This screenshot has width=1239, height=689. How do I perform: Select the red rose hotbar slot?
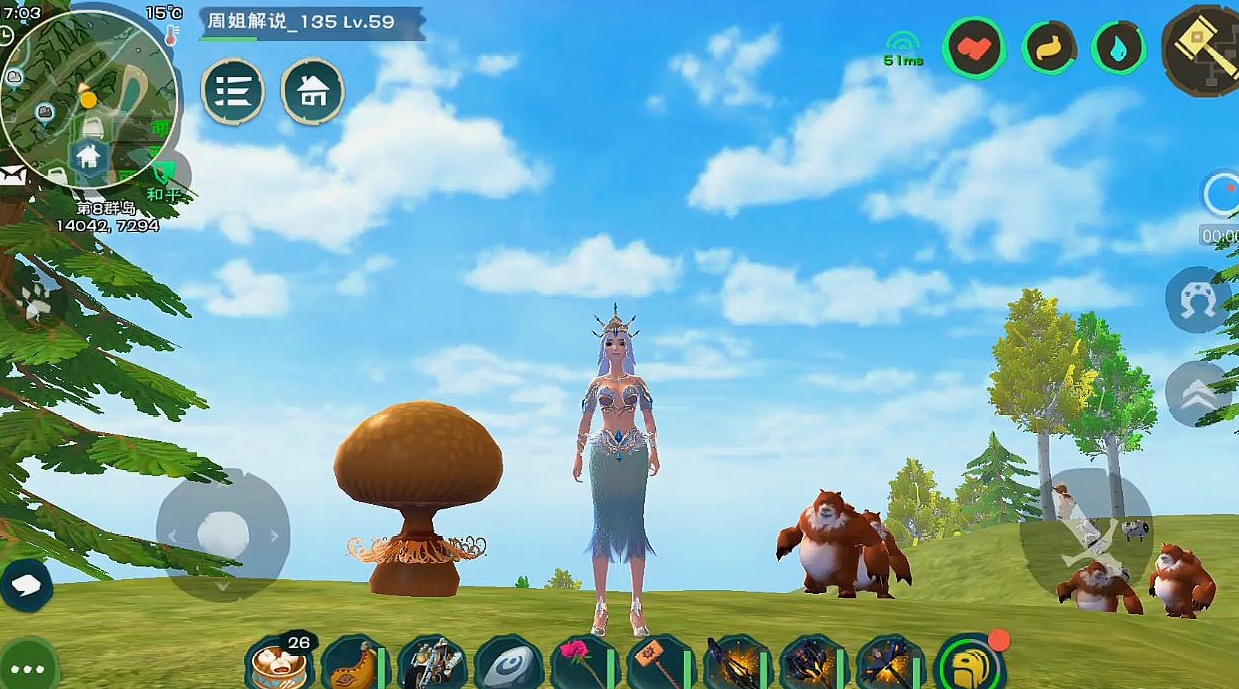[x=584, y=663]
